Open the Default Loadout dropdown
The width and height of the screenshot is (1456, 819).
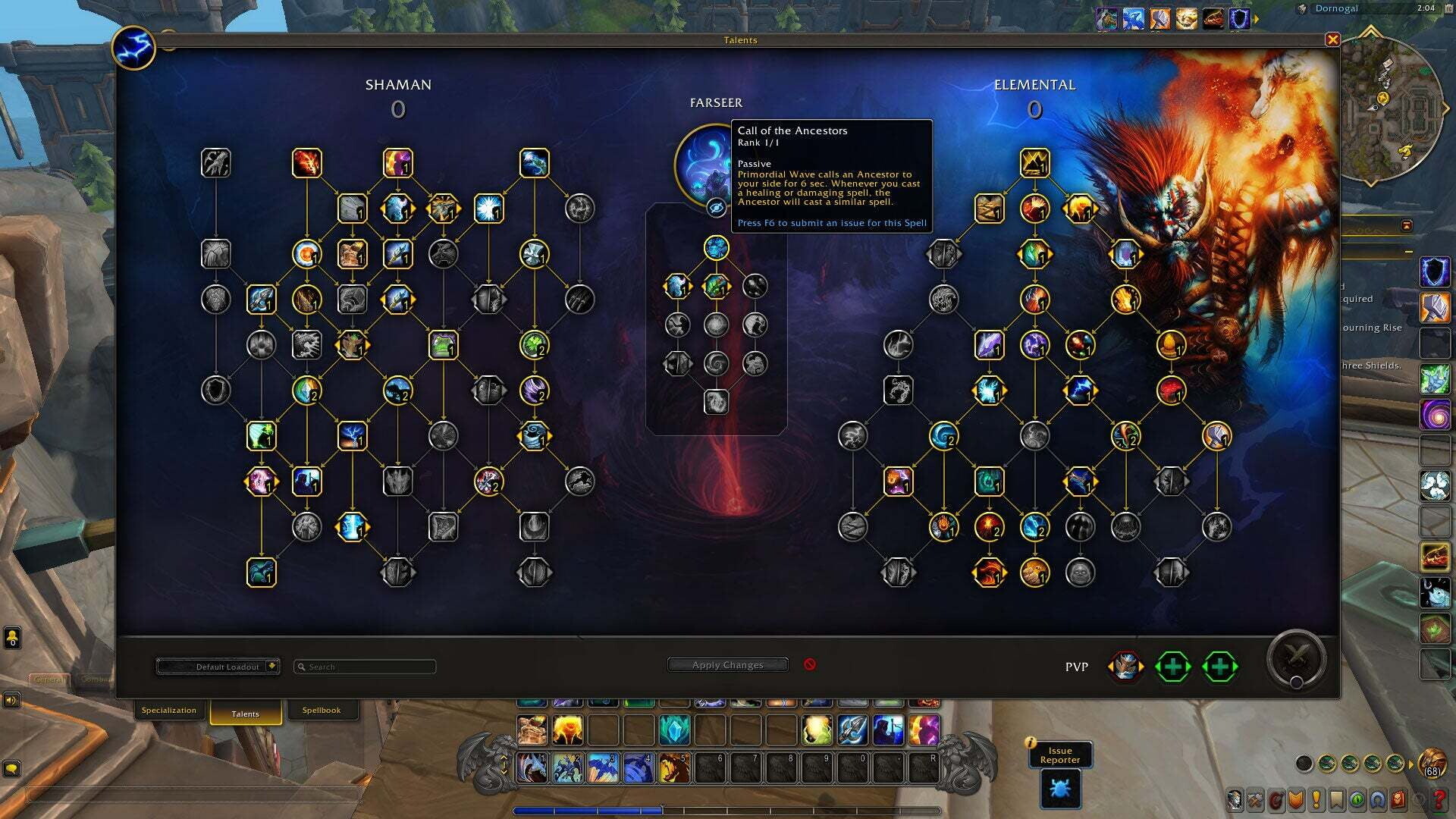point(218,667)
